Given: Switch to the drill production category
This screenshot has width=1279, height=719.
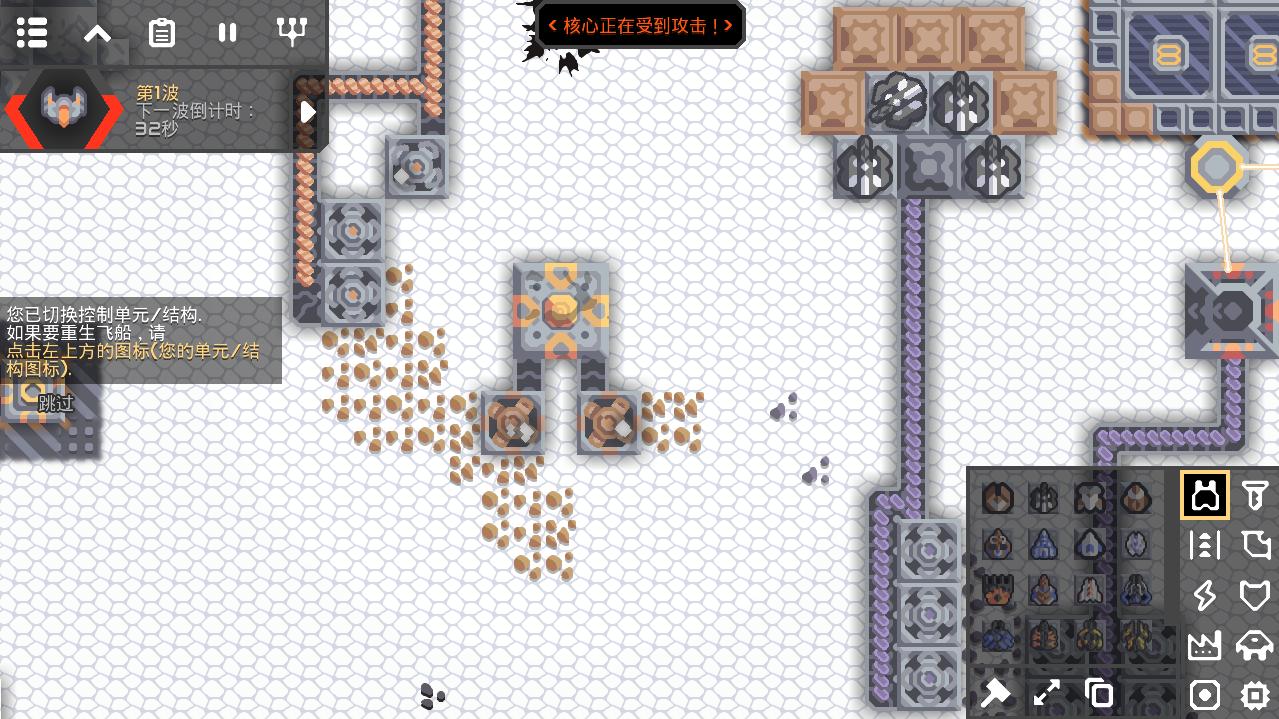Looking at the screenshot, I should [1255, 495].
